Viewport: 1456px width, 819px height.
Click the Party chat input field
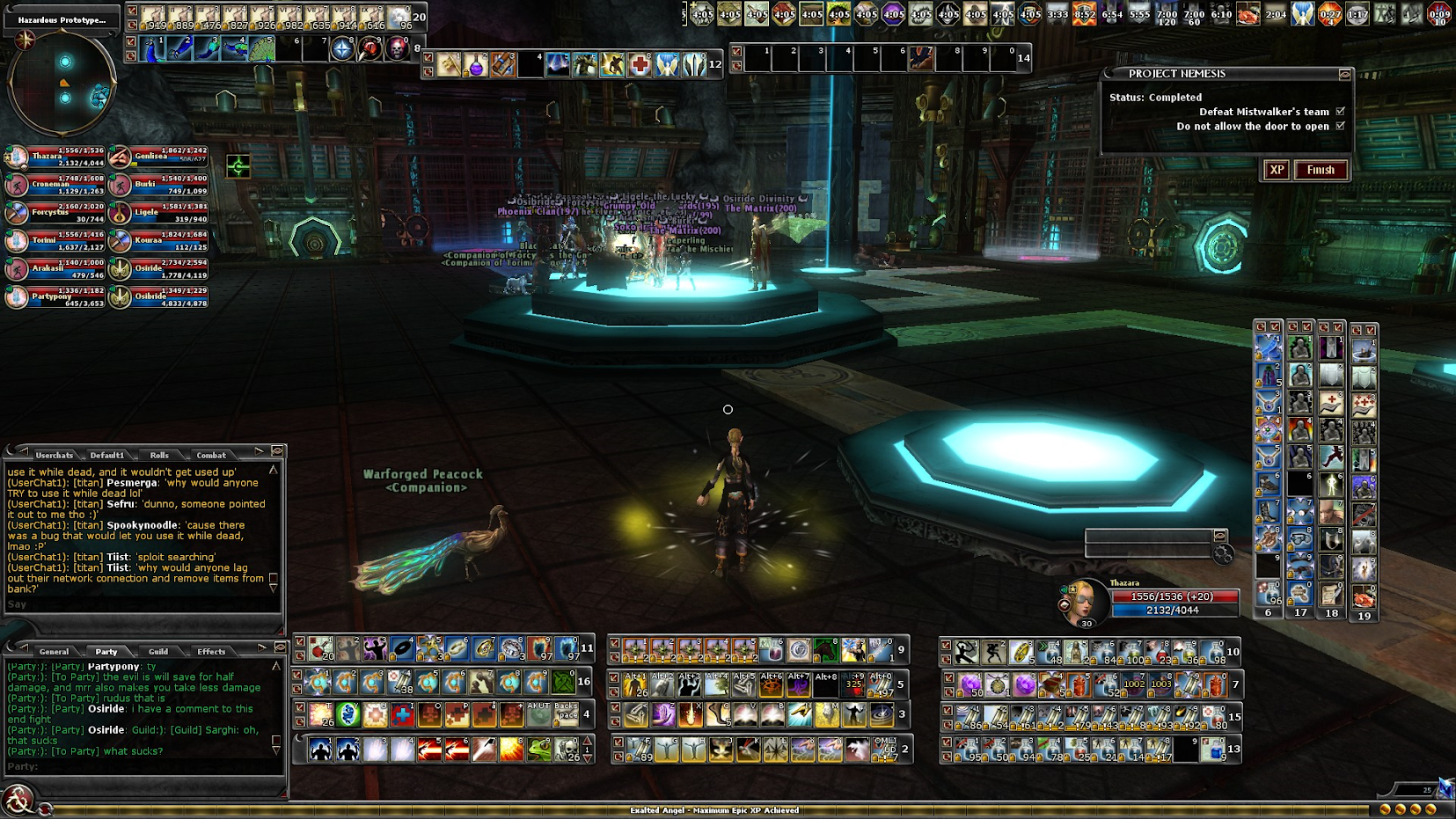141,766
